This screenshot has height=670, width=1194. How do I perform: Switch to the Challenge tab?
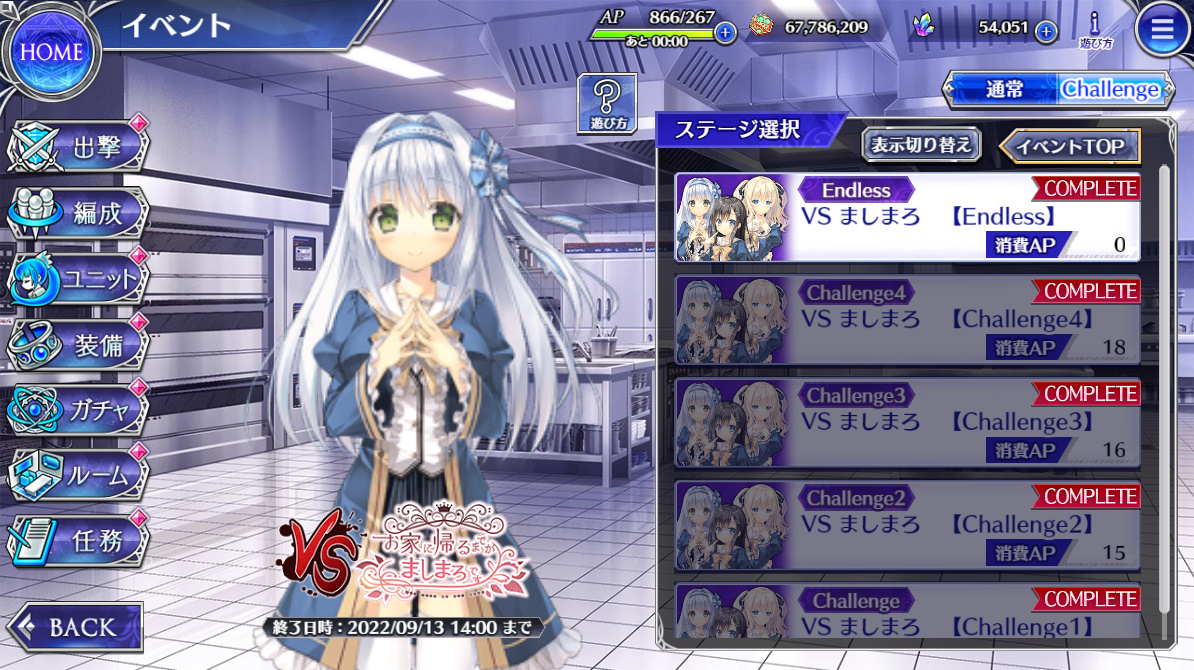[x=1111, y=89]
